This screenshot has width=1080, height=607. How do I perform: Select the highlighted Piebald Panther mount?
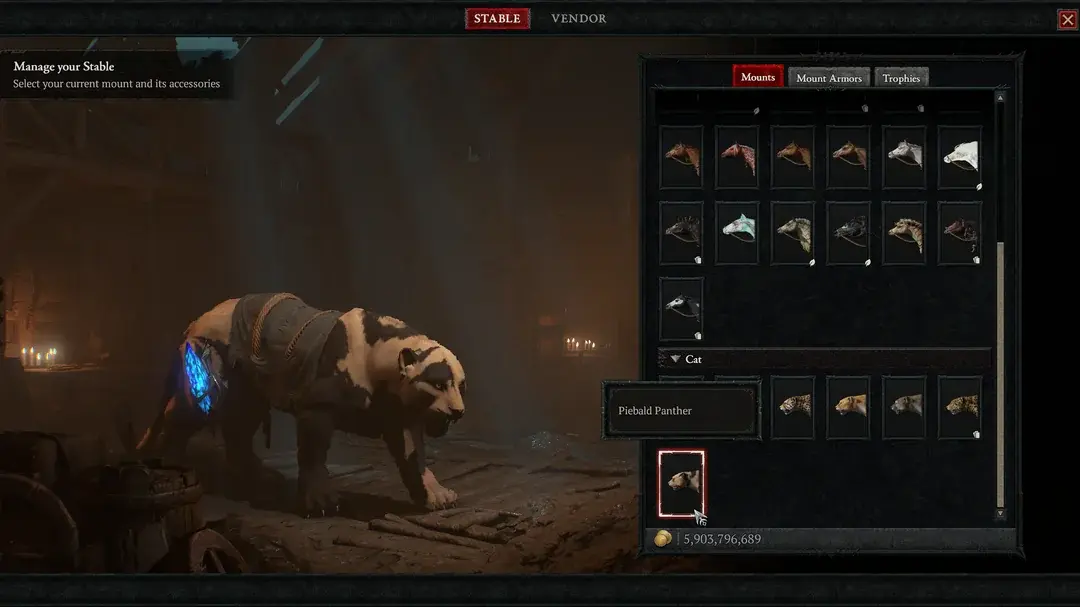coord(681,483)
